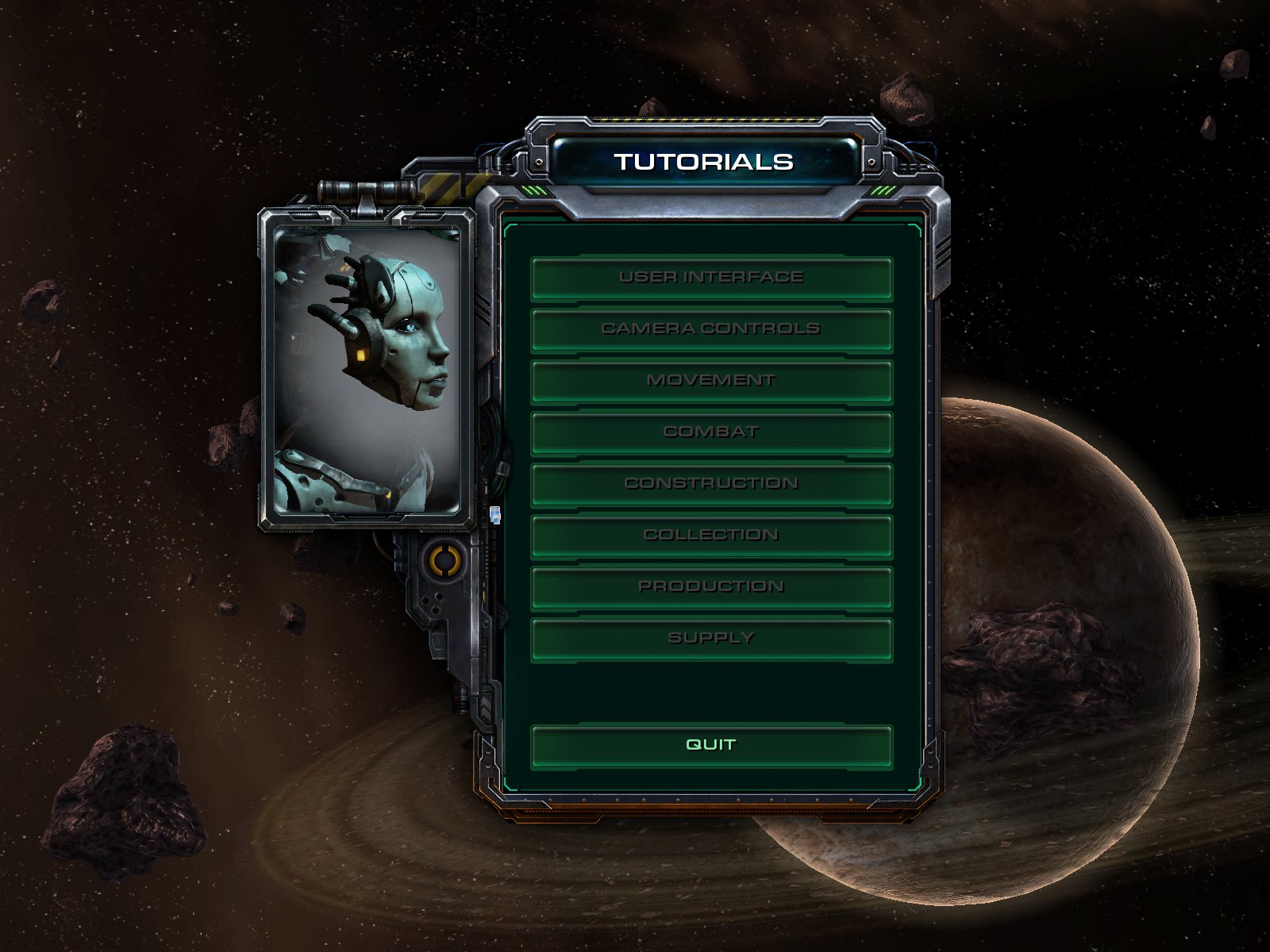
Task: Select the Camera Controls tutorial
Action: 711,329
